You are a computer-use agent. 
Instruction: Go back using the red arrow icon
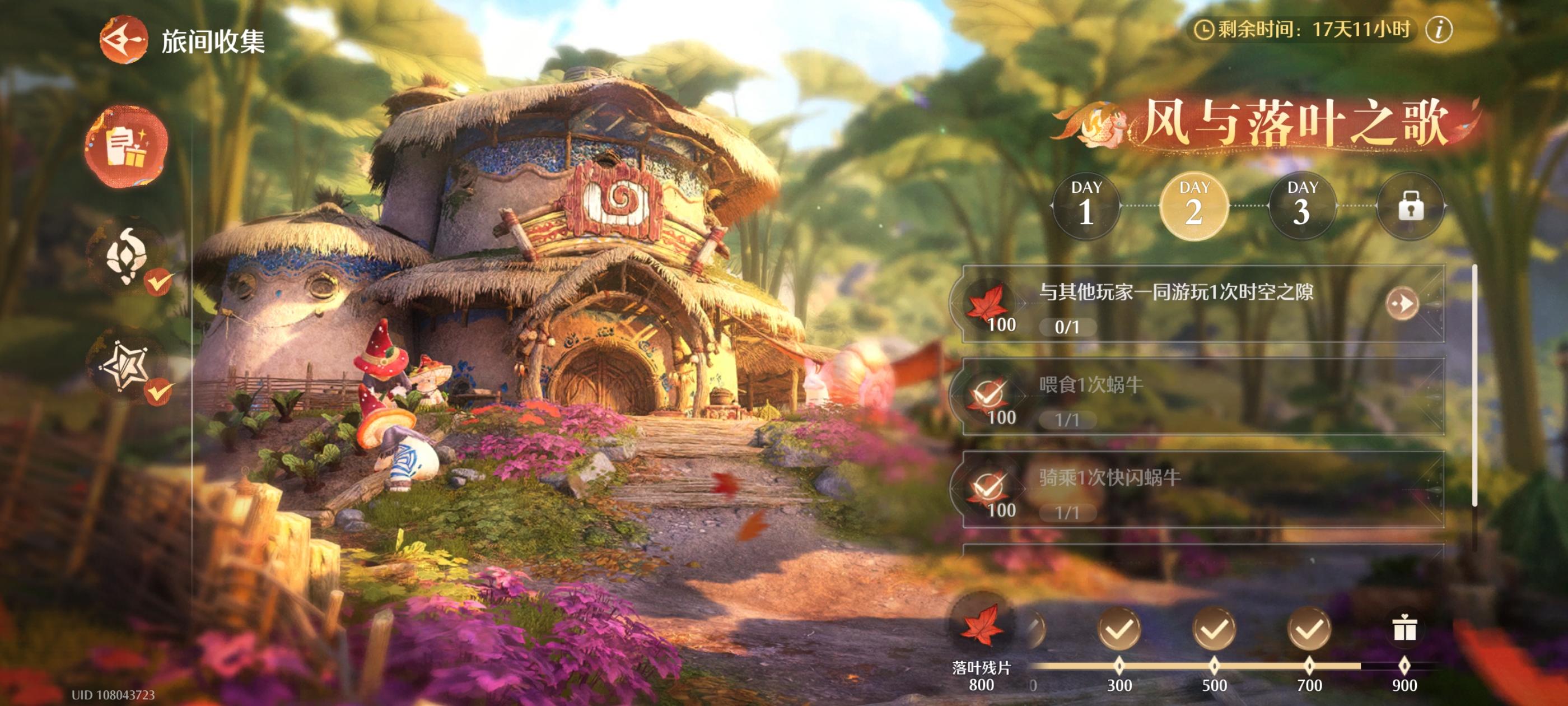pos(124,40)
